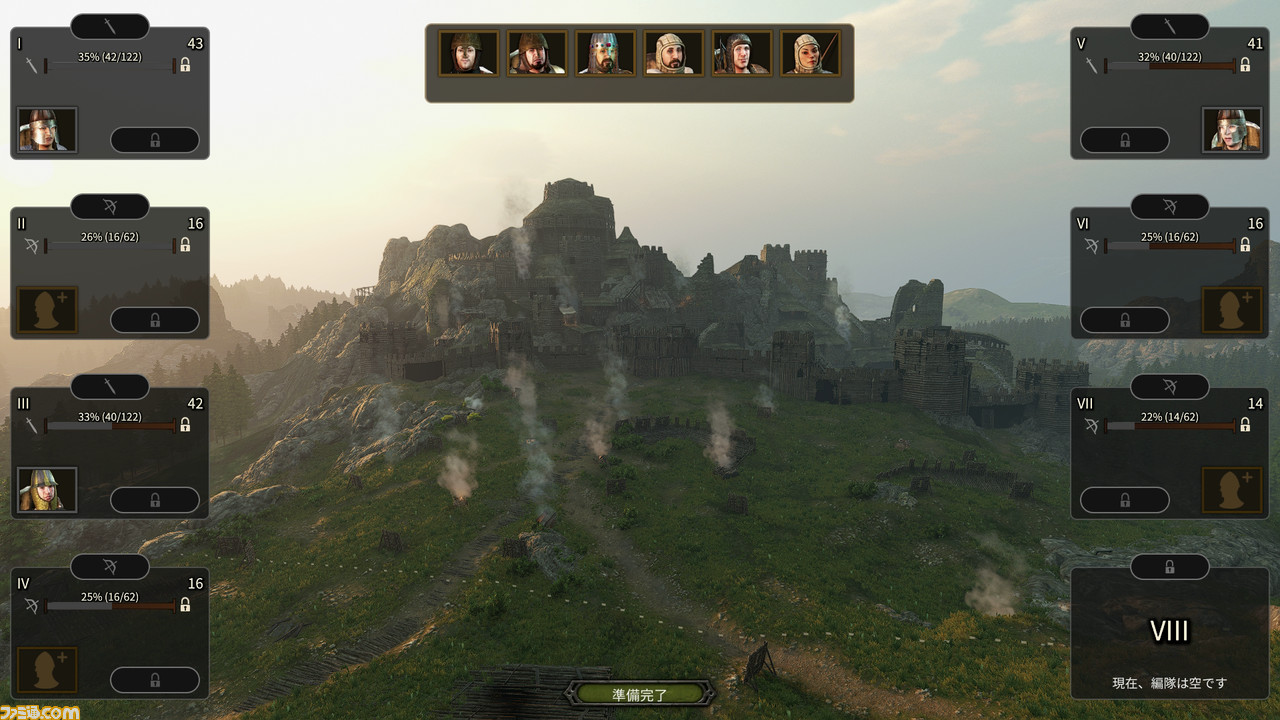Assign a captain to formation VII

click(x=1232, y=490)
